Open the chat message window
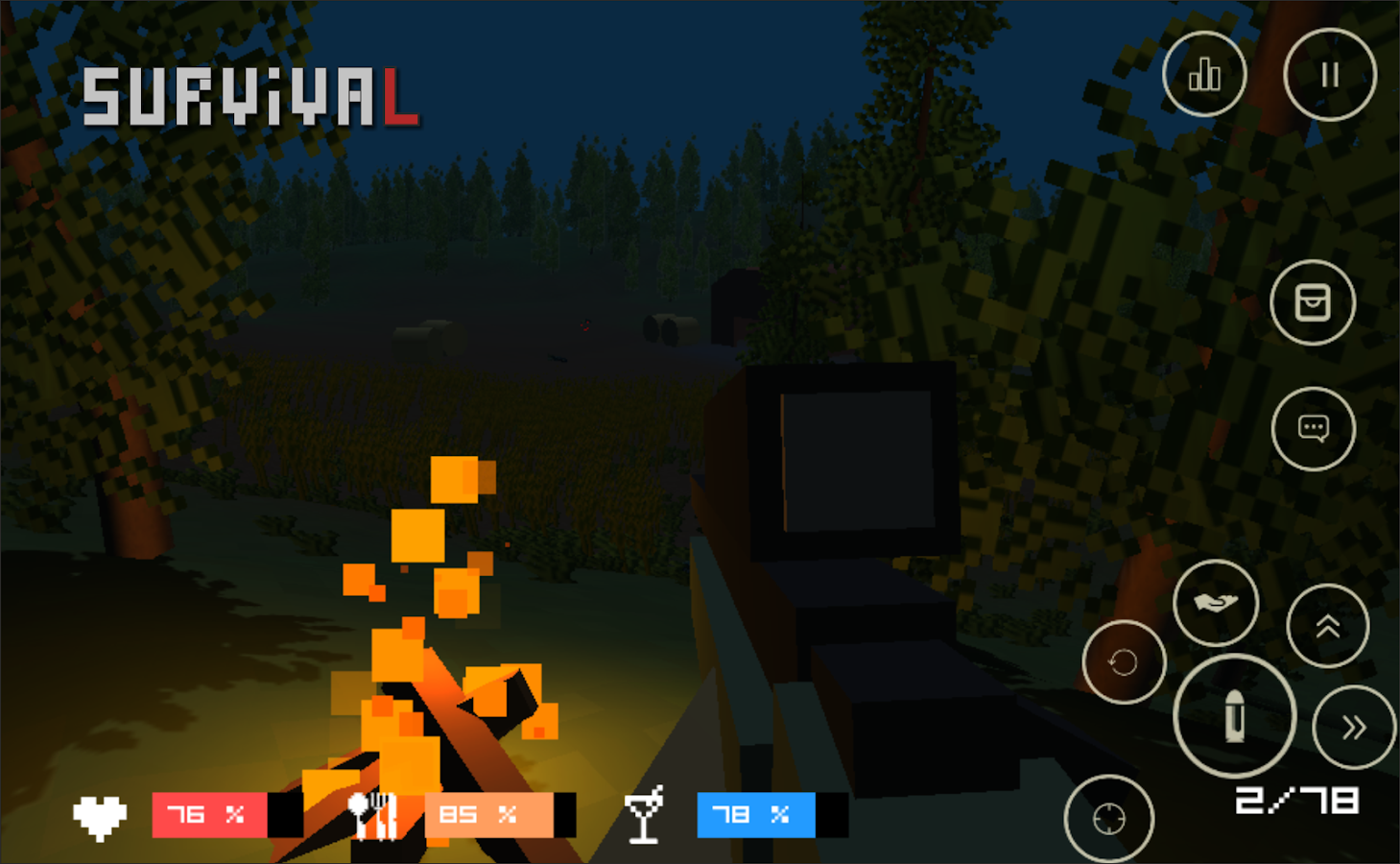 pyautogui.click(x=1314, y=429)
